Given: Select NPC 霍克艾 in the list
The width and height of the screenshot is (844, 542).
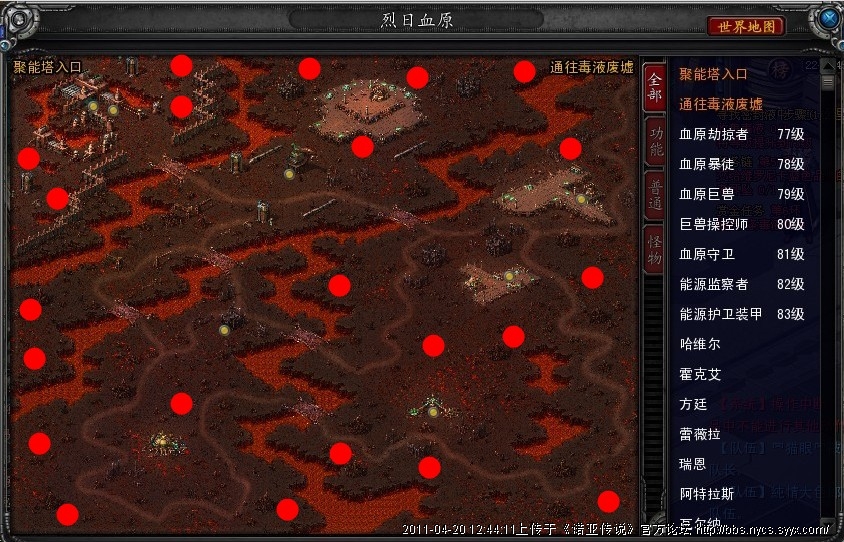Looking at the screenshot, I should (x=700, y=374).
